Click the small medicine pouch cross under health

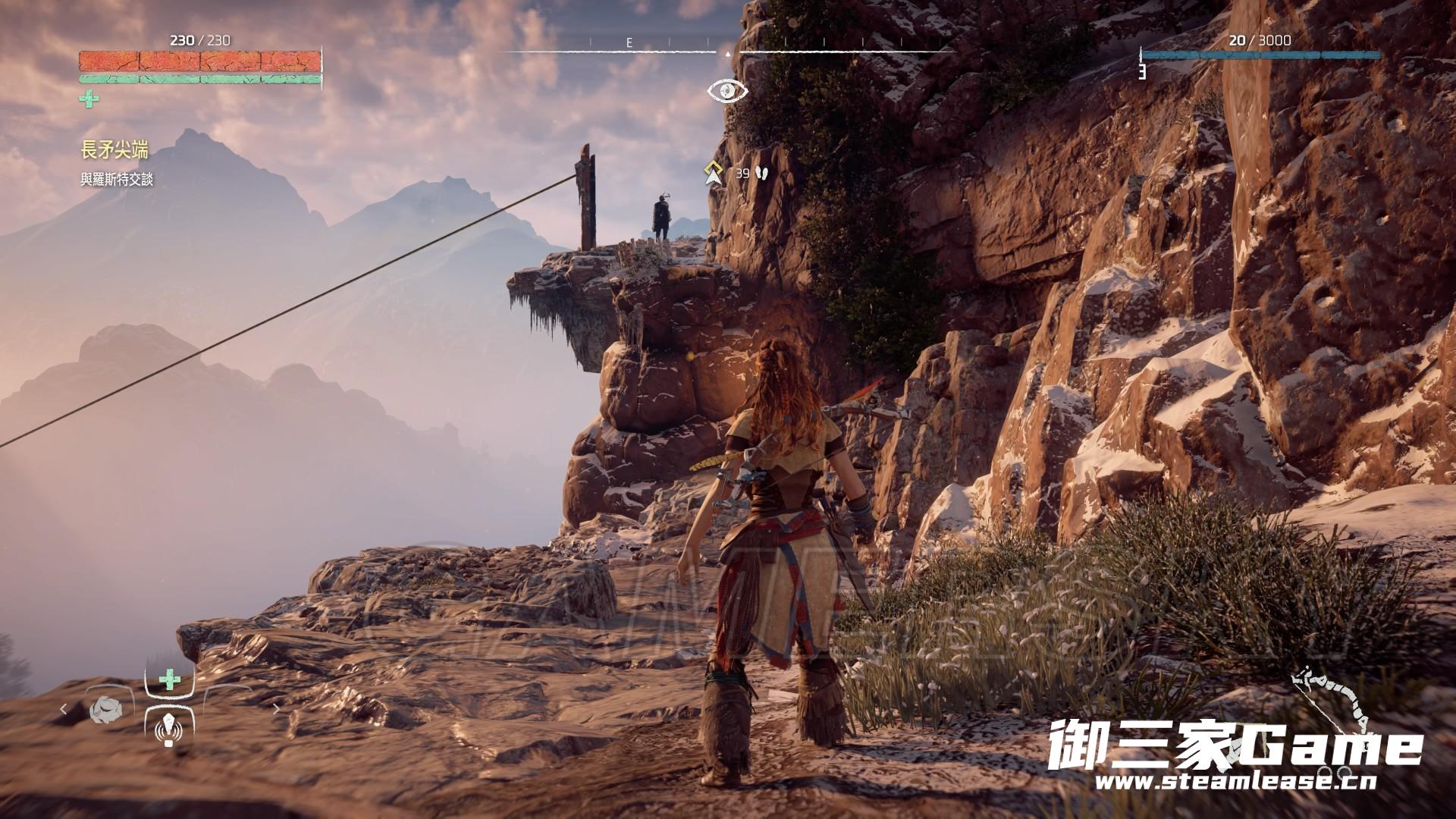(x=88, y=98)
